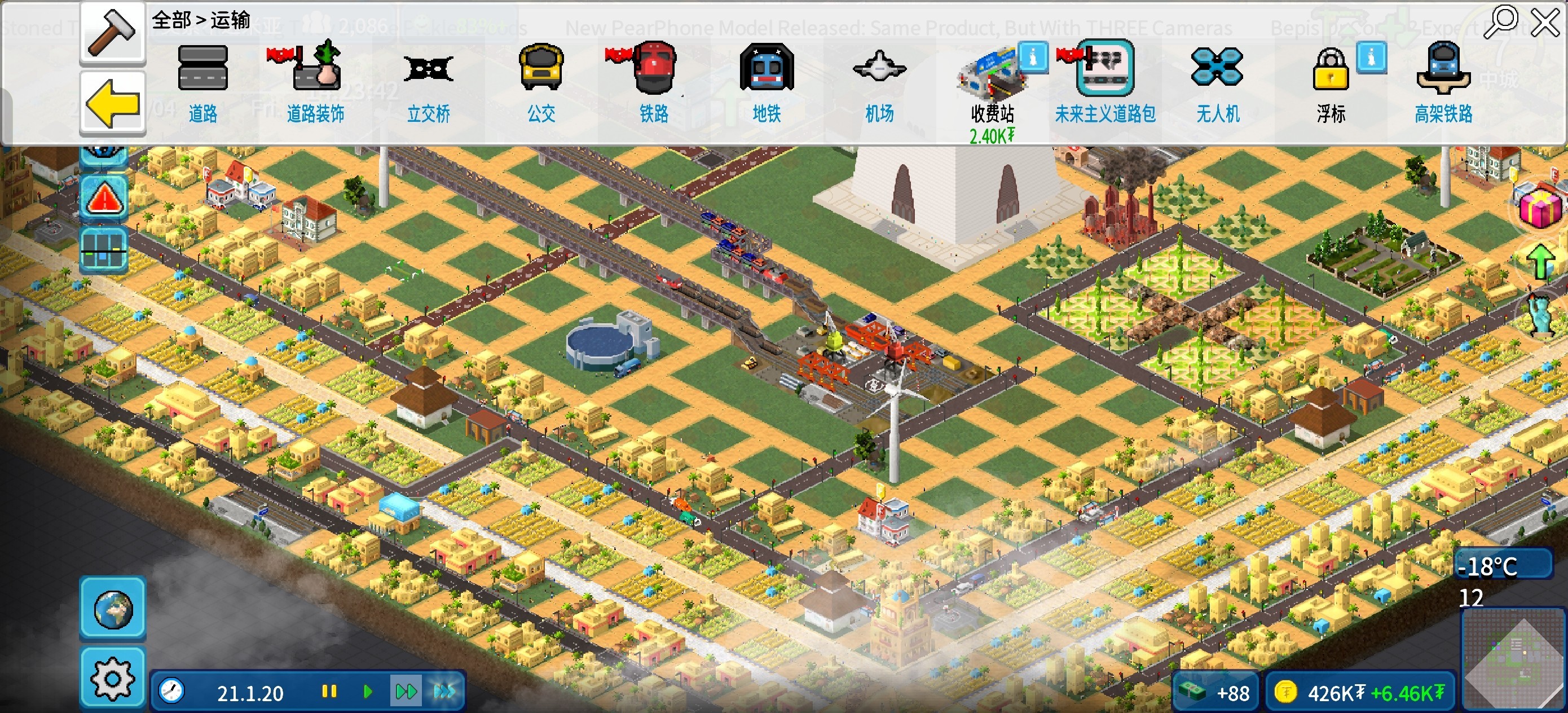Go back with the yellow arrow button
The height and width of the screenshot is (713, 1568).
pos(113,102)
